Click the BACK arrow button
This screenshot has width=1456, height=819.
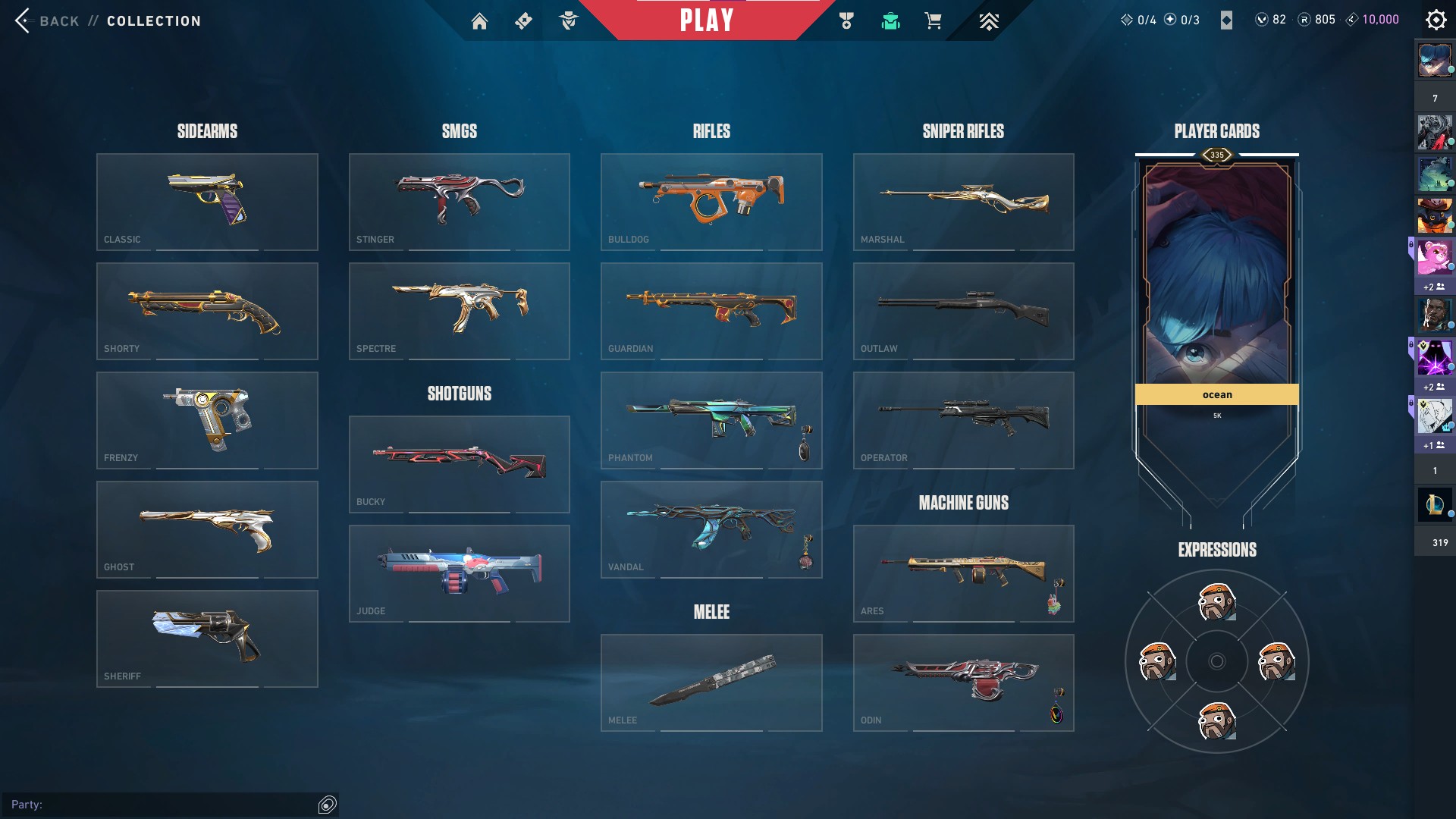[23, 20]
